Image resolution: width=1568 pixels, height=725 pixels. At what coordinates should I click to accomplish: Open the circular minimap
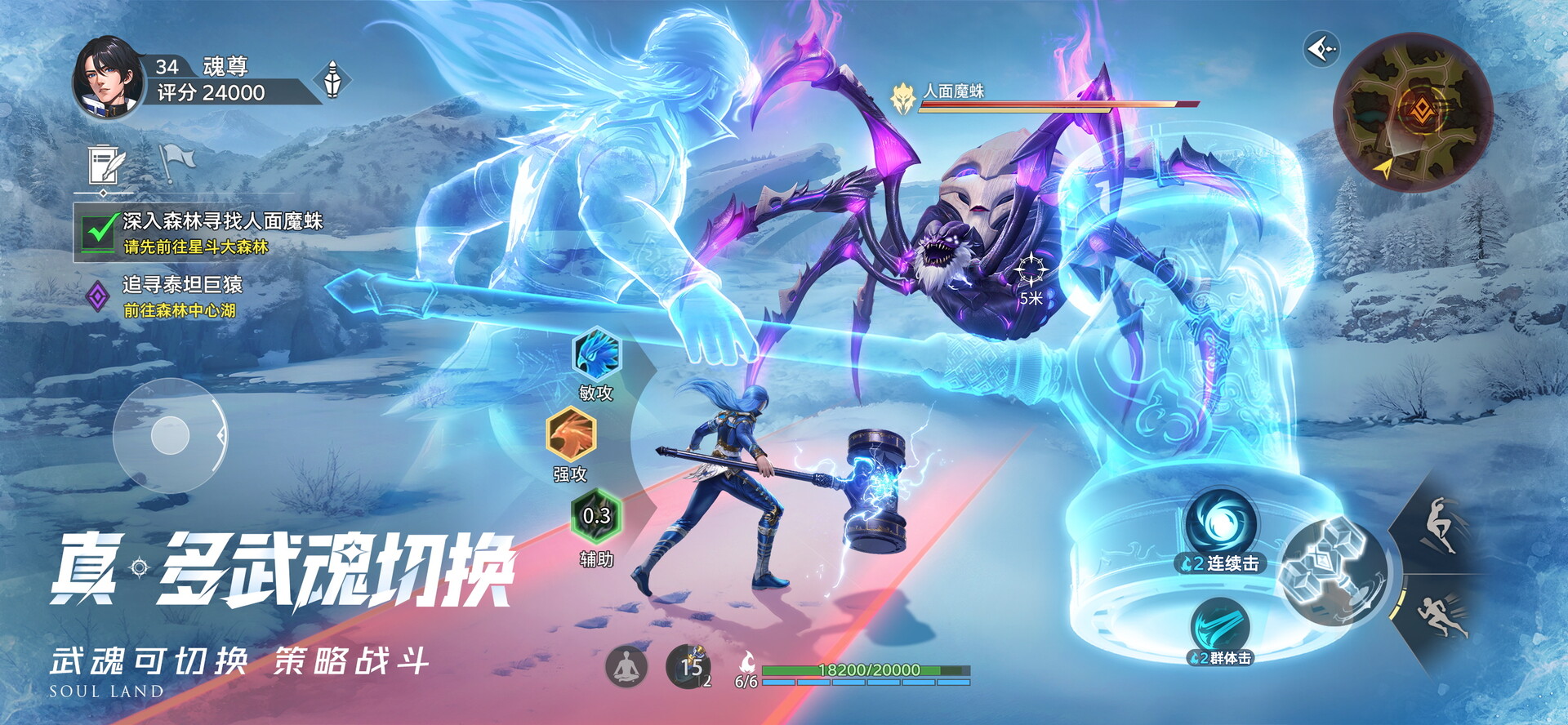[1413, 113]
